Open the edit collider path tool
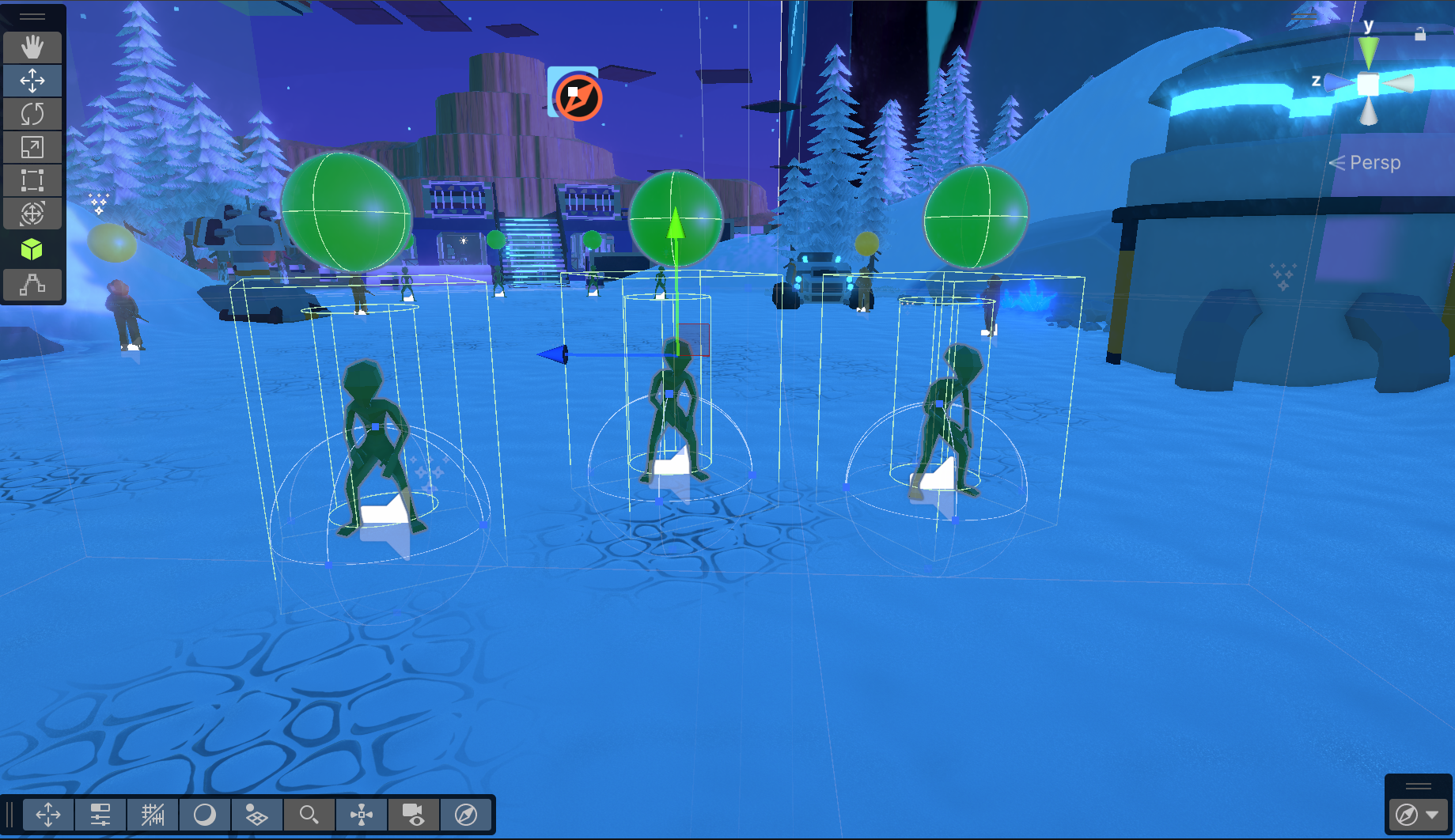The width and height of the screenshot is (1455, 840). click(32, 284)
